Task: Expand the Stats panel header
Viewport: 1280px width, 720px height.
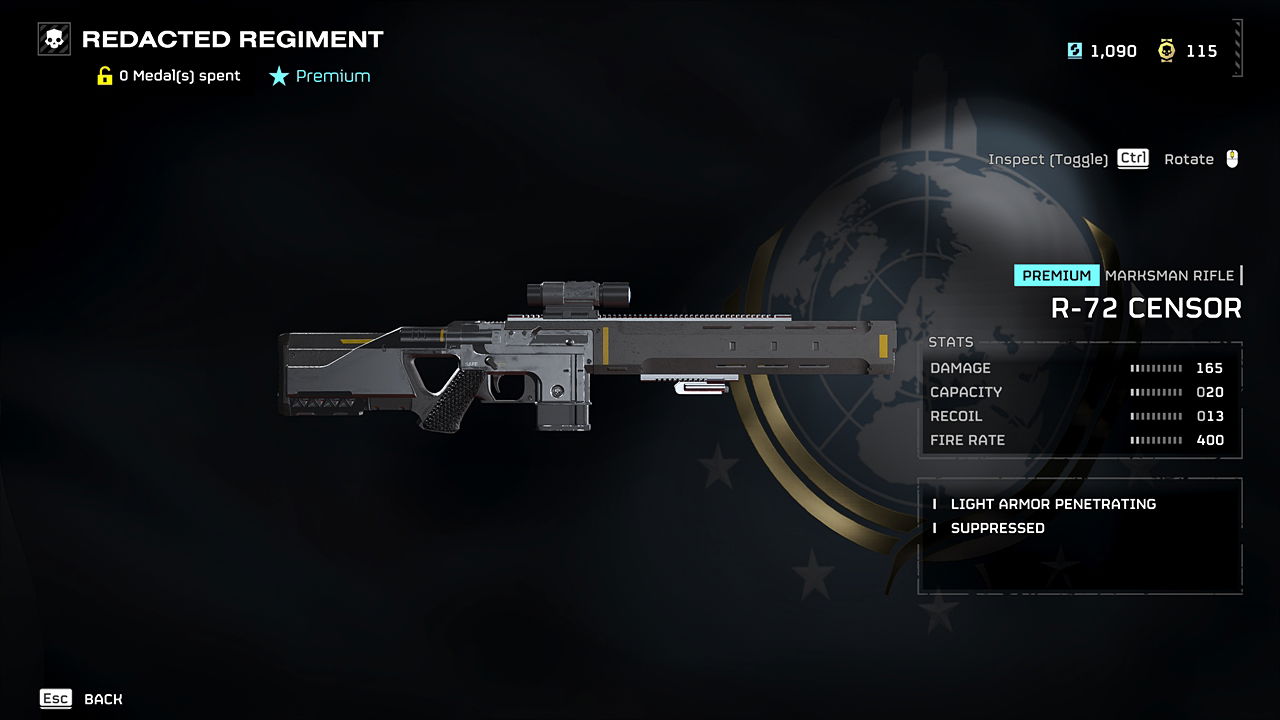Action: 951,341
